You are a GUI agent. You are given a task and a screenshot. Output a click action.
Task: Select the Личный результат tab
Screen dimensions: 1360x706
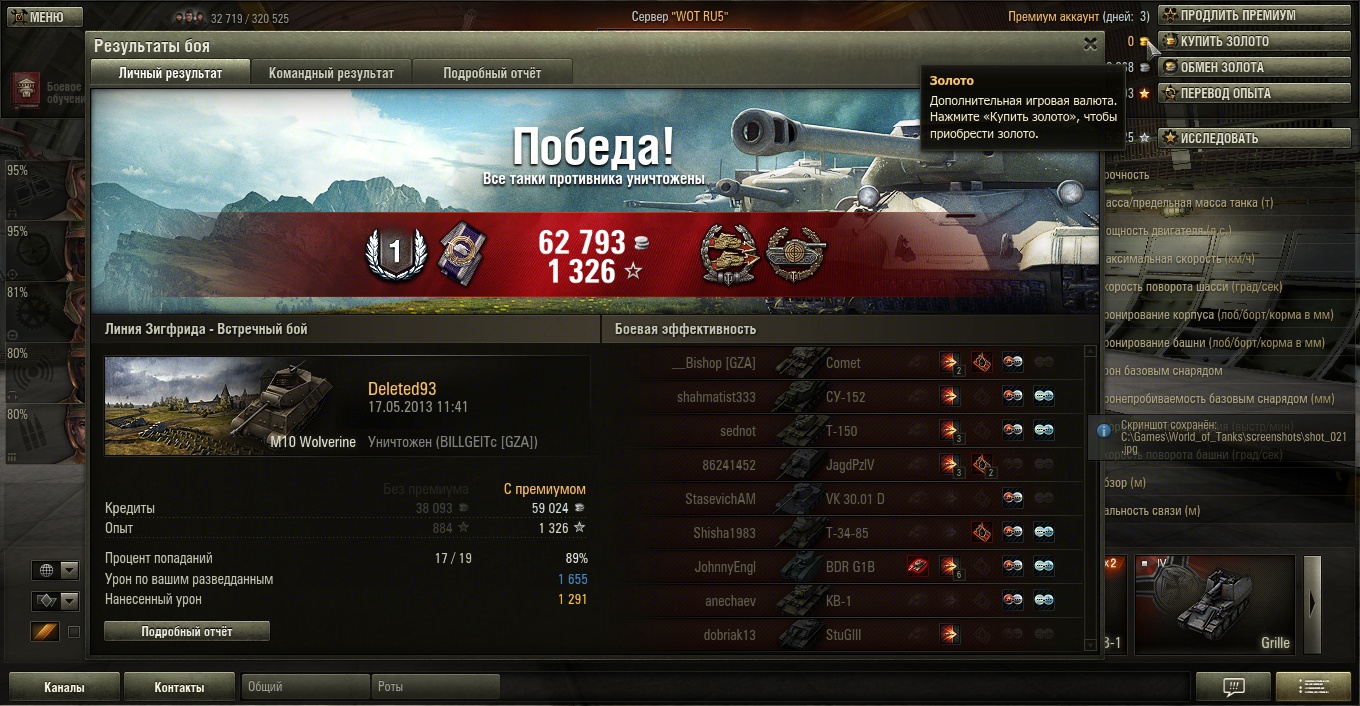tap(170, 73)
